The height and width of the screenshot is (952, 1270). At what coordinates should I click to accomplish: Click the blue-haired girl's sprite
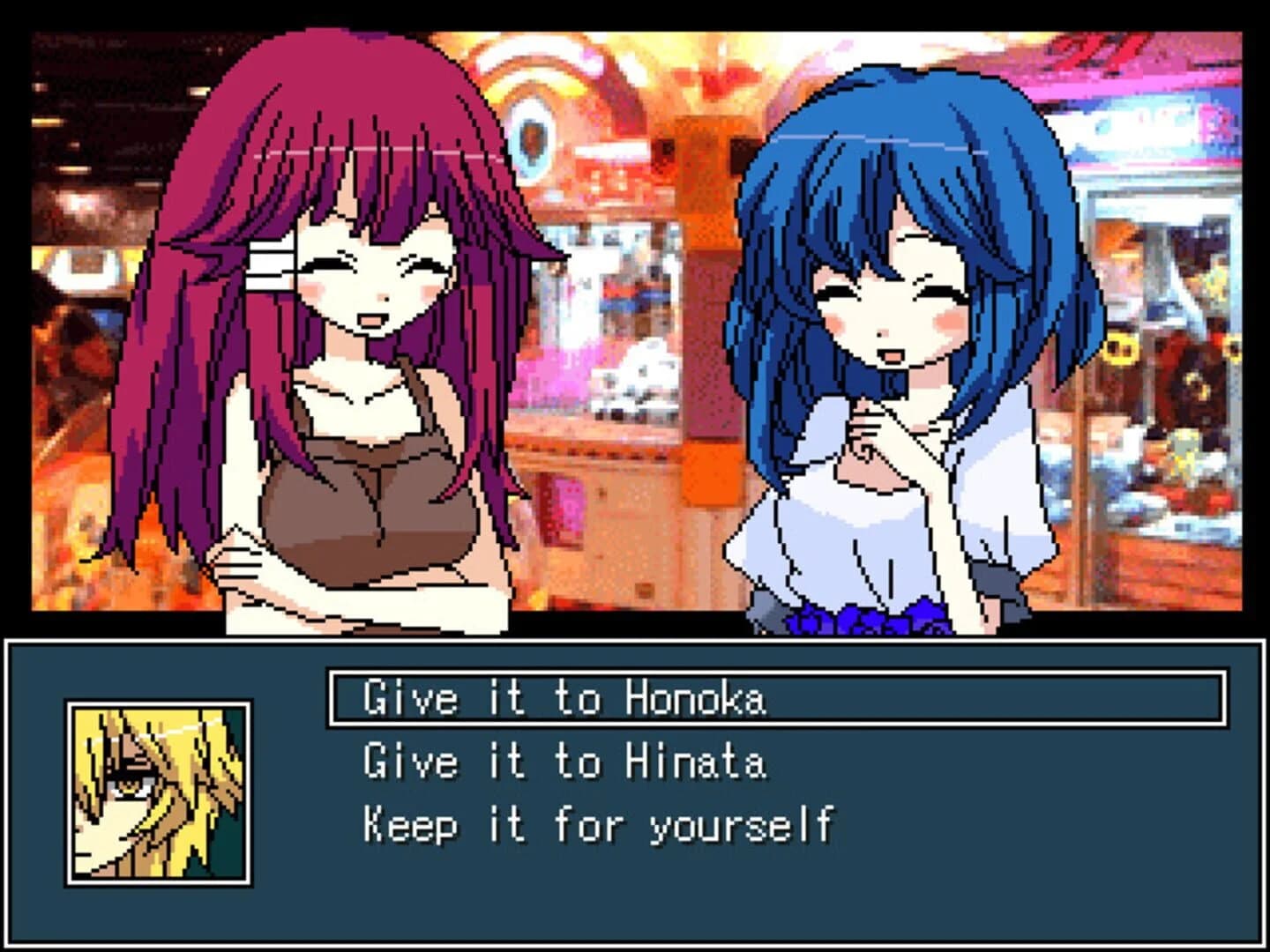[x=891, y=309]
